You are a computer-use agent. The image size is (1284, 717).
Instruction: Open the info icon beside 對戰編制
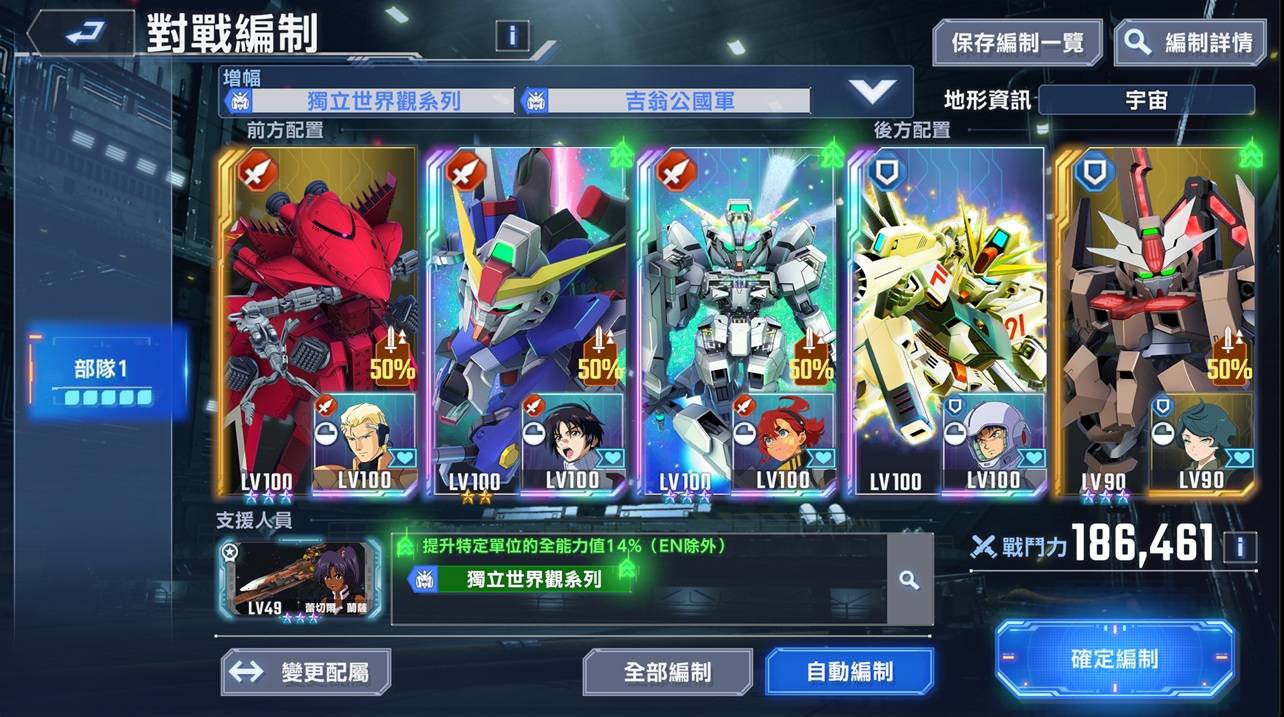coord(512,36)
